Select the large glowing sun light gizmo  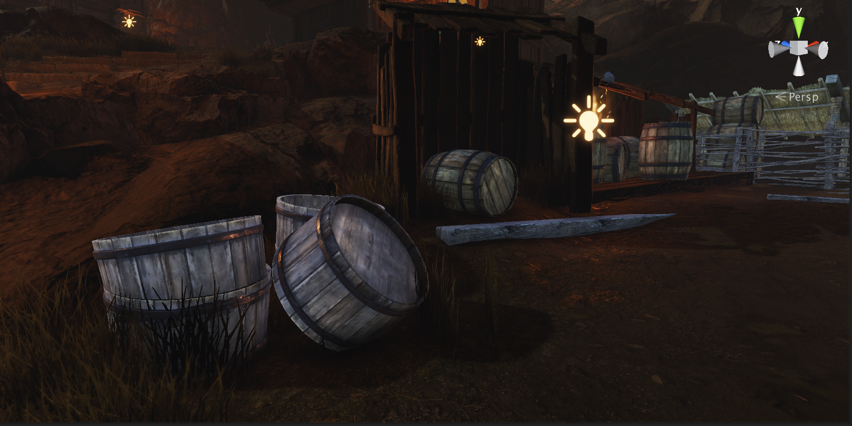pyautogui.click(x=588, y=121)
